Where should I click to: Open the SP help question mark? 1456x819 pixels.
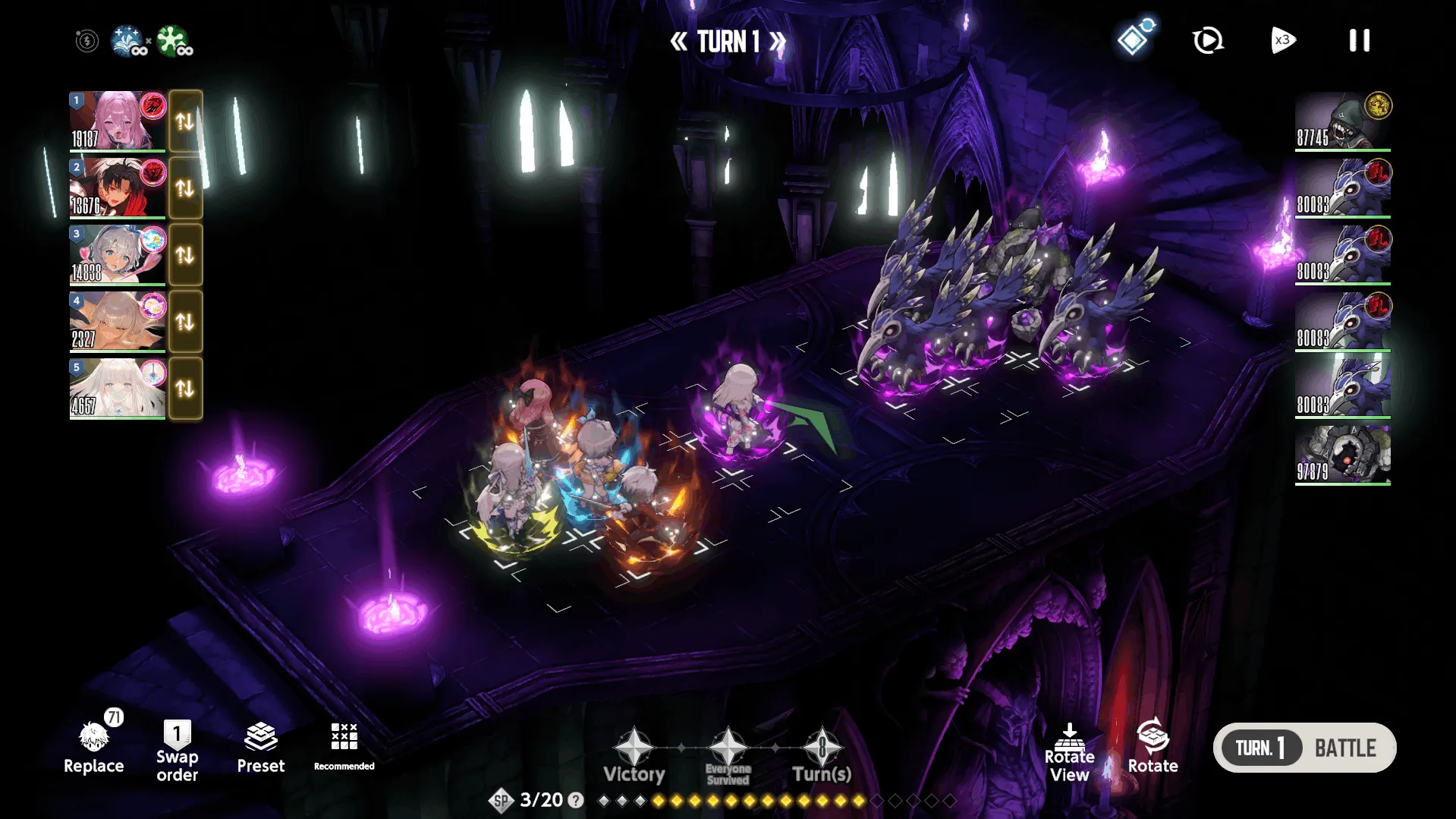coord(576,800)
